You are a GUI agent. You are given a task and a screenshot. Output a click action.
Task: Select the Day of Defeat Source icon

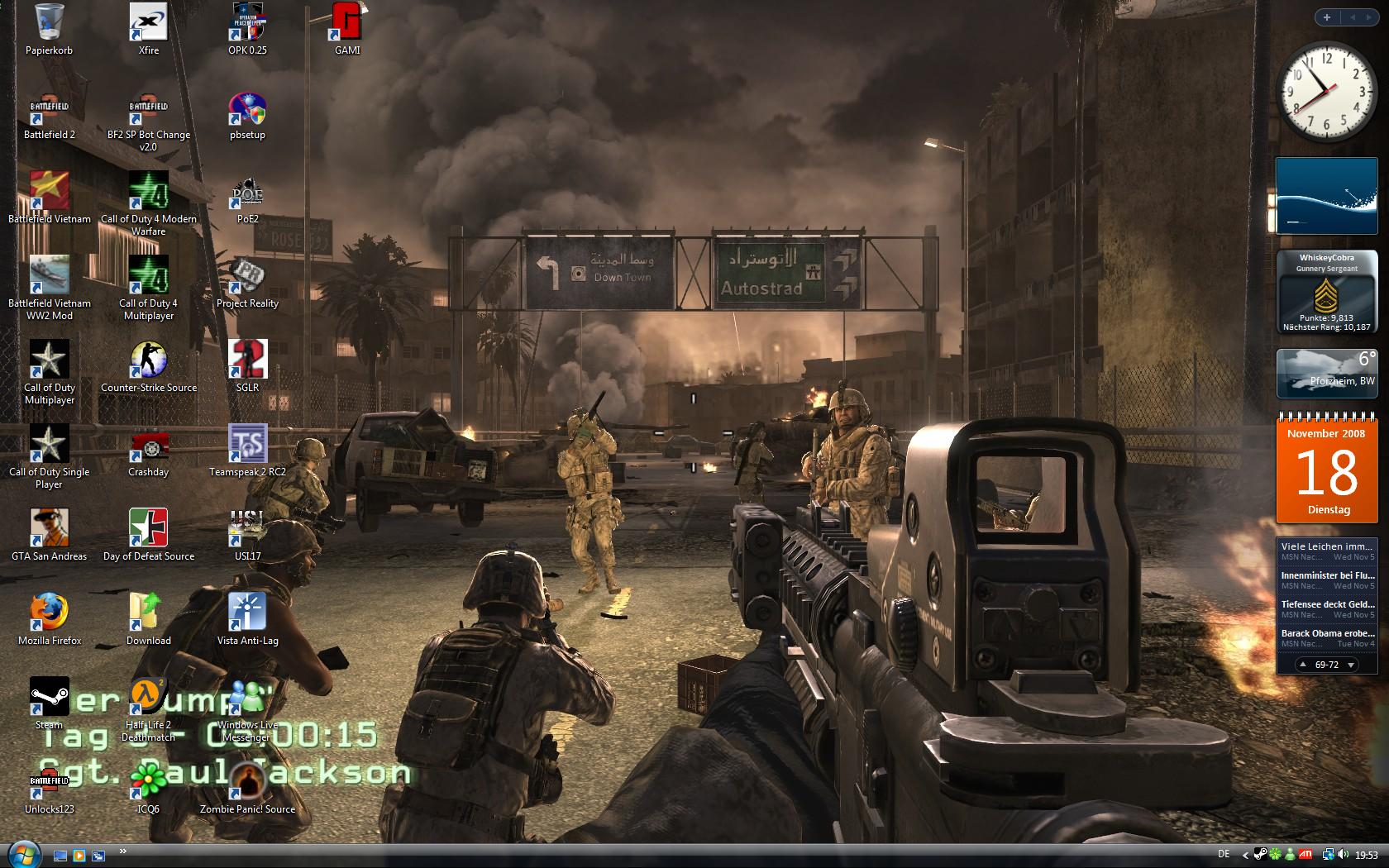click(x=149, y=529)
